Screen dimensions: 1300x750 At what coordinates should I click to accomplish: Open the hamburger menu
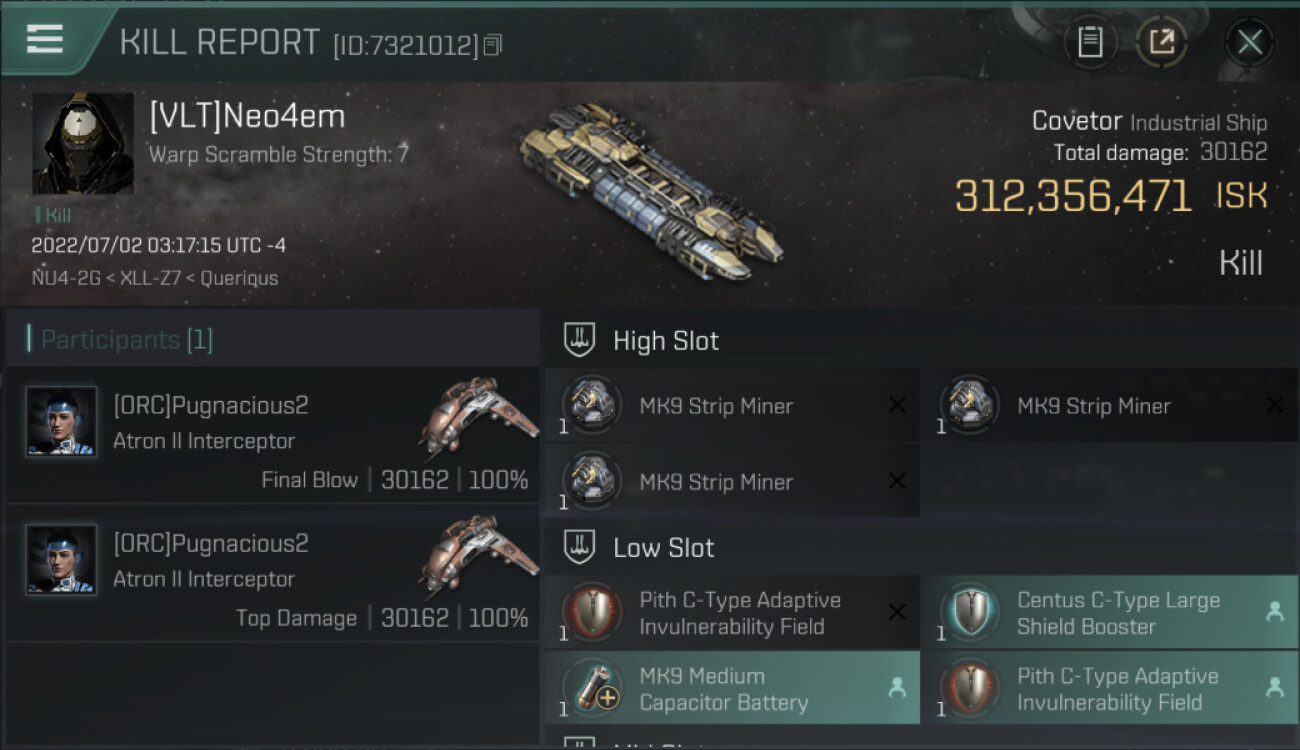pyautogui.click(x=45, y=39)
